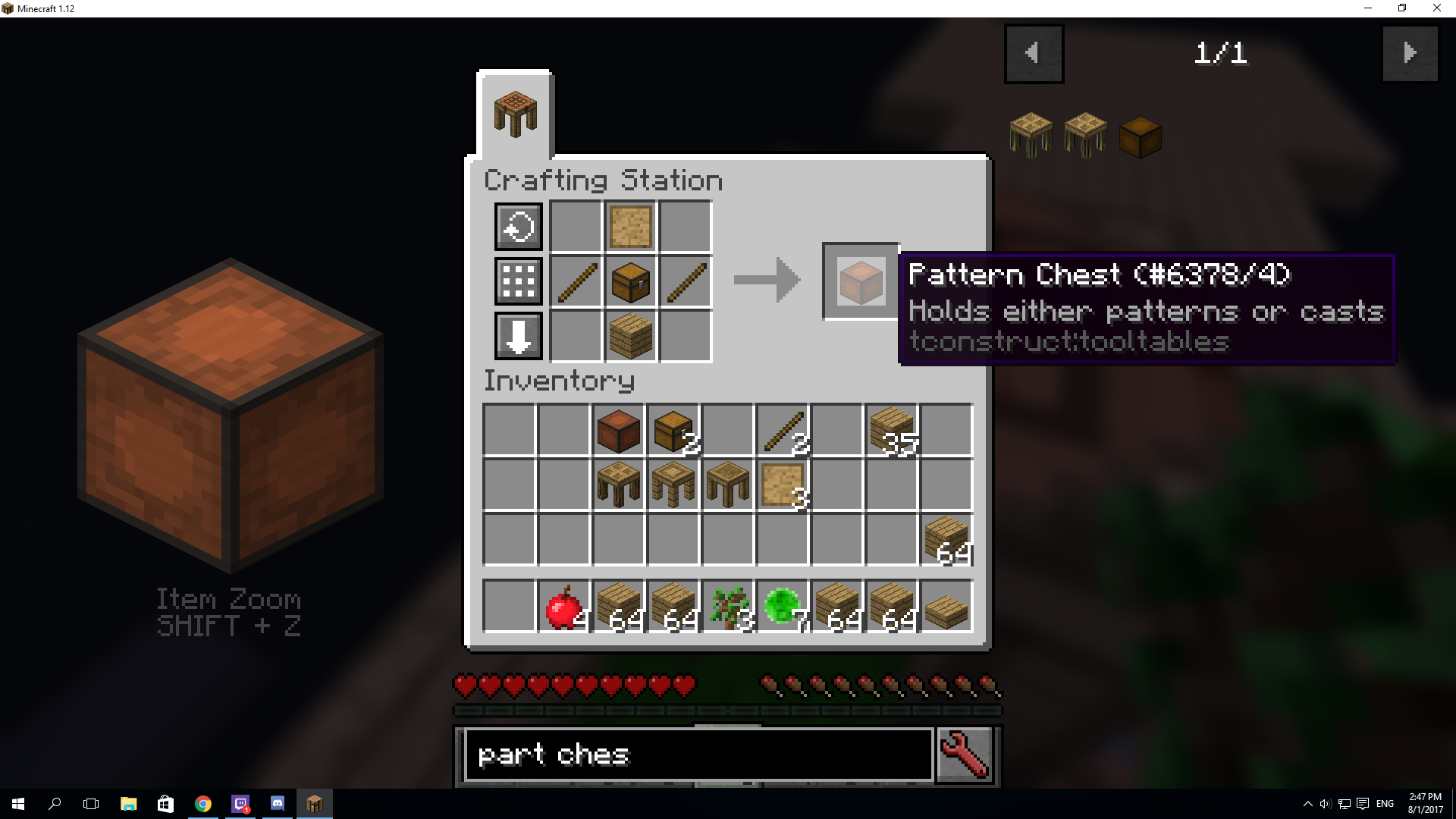Viewport: 1456px width, 819px height.
Task: Click the recipe rotation arrow in the Crafting Station
Action: [518, 226]
